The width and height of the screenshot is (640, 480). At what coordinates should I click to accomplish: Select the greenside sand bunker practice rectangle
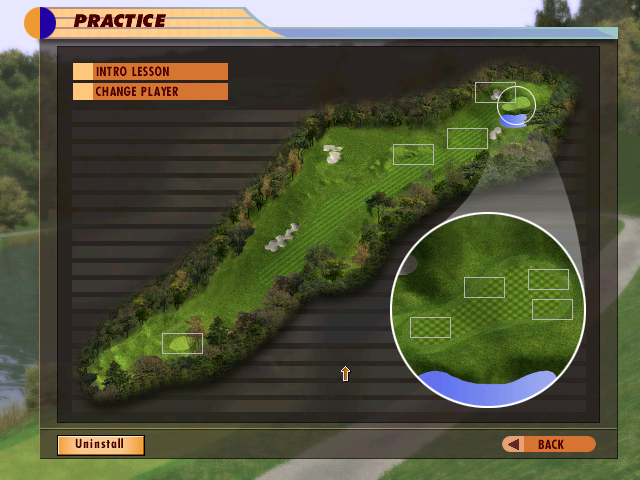[x=494, y=93]
